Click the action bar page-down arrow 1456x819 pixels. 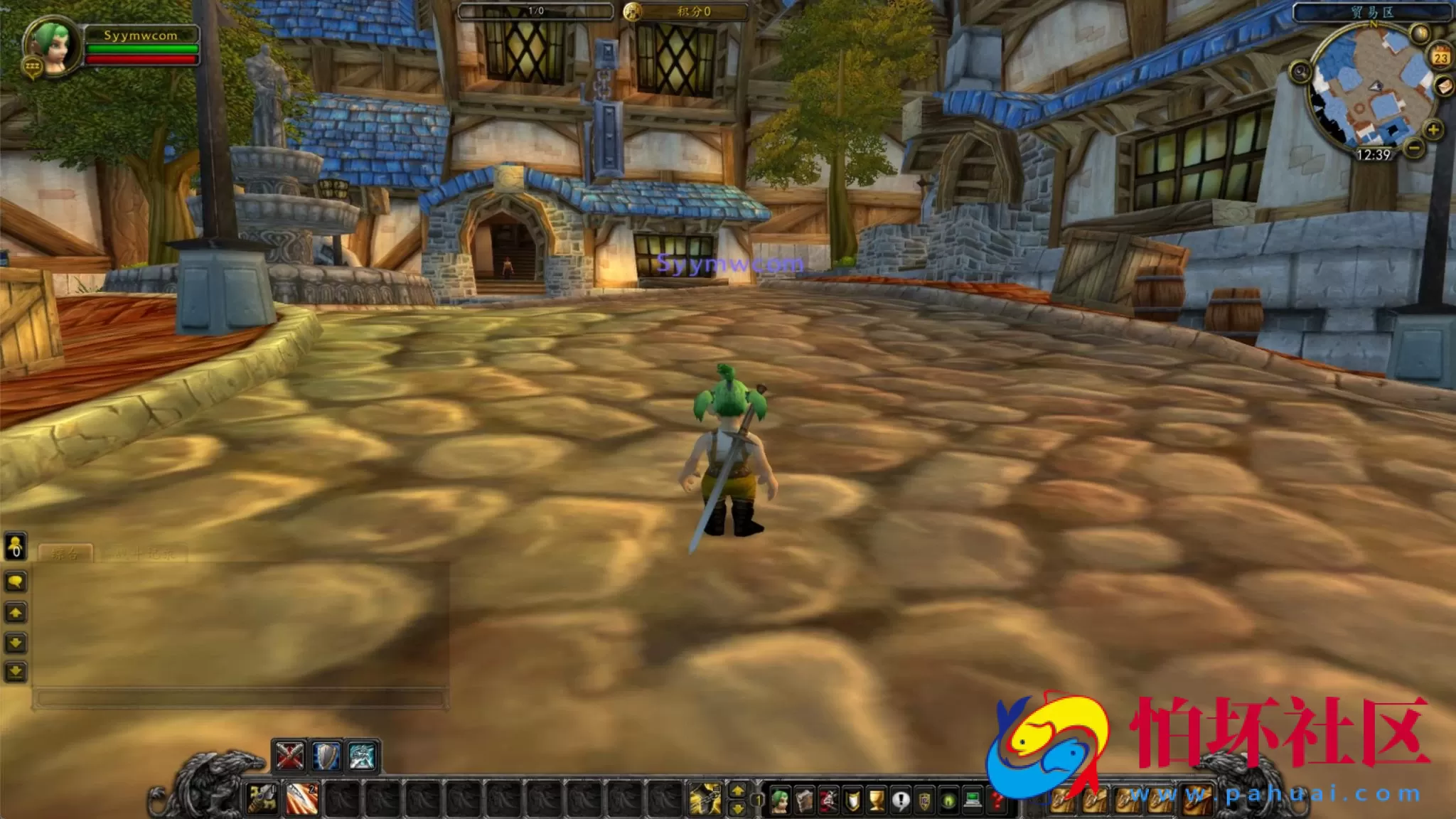click(737, 809)
